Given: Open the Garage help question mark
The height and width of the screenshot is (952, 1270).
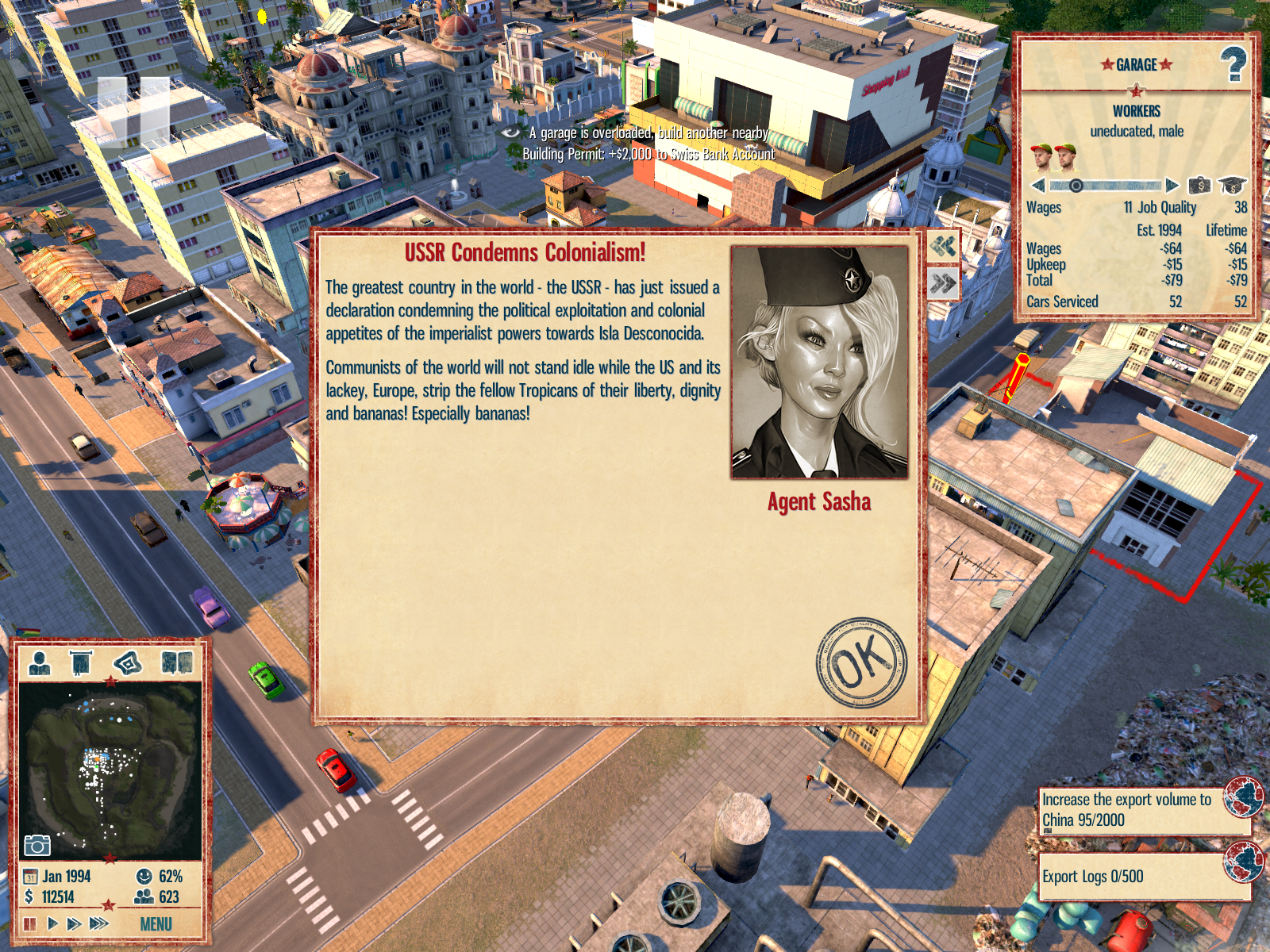Looking at the screenshot, I should (1233, 64).
